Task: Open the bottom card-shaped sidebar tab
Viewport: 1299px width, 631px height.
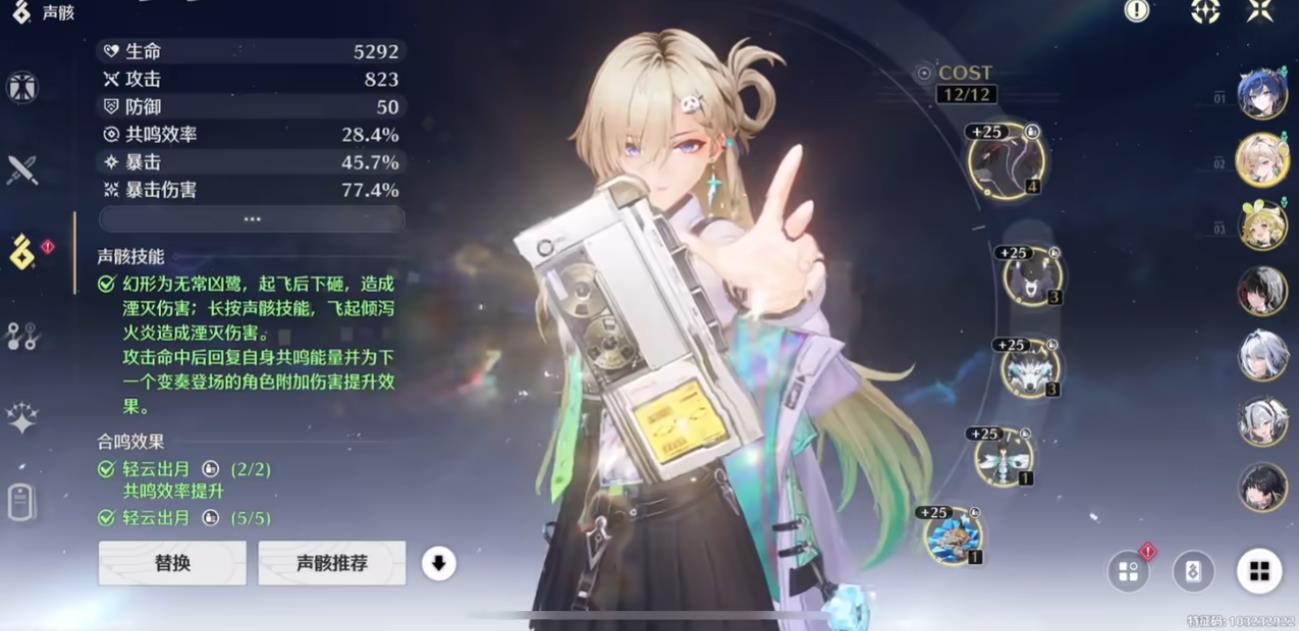Action: tap(22, 502)
